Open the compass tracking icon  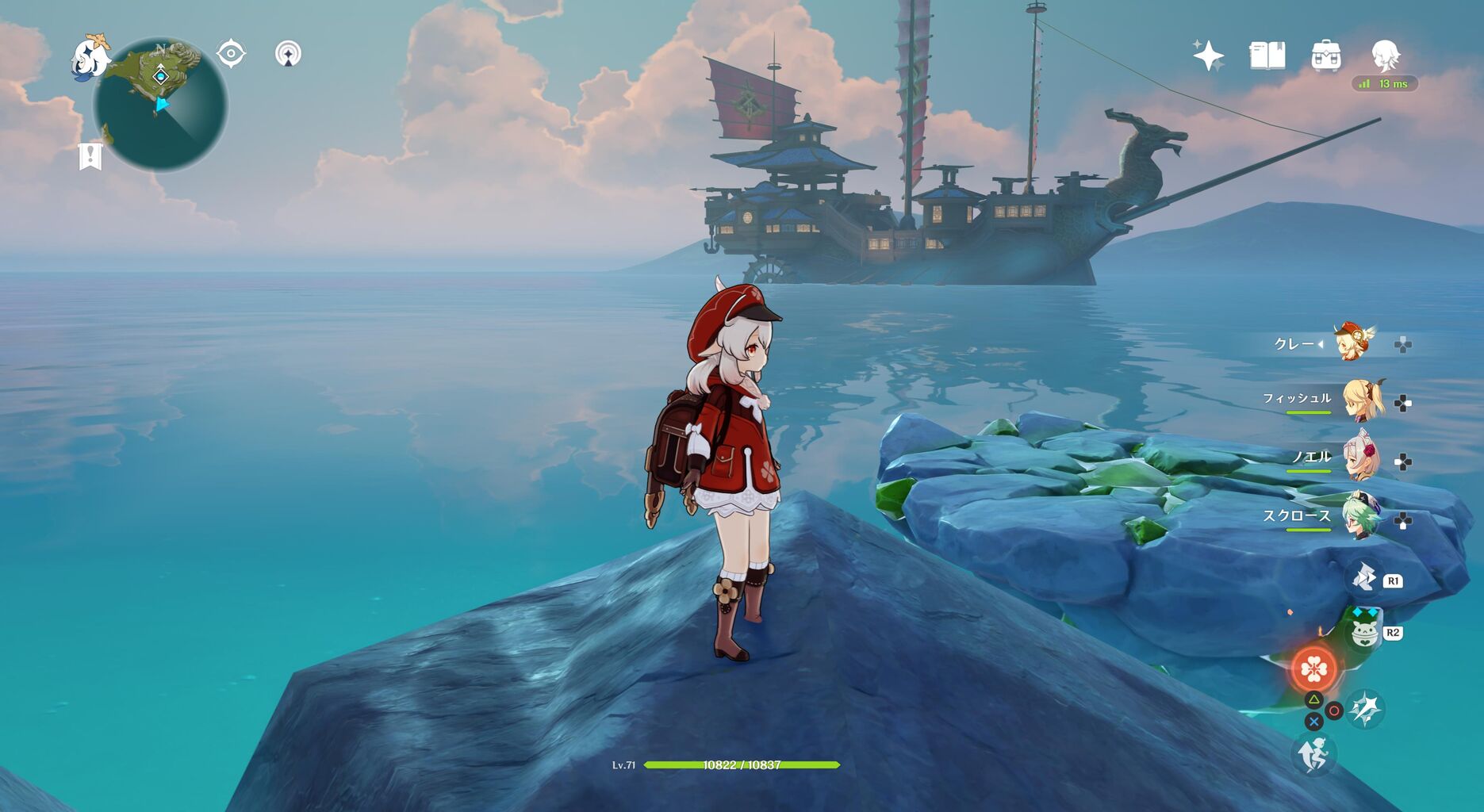coord(288,54)
